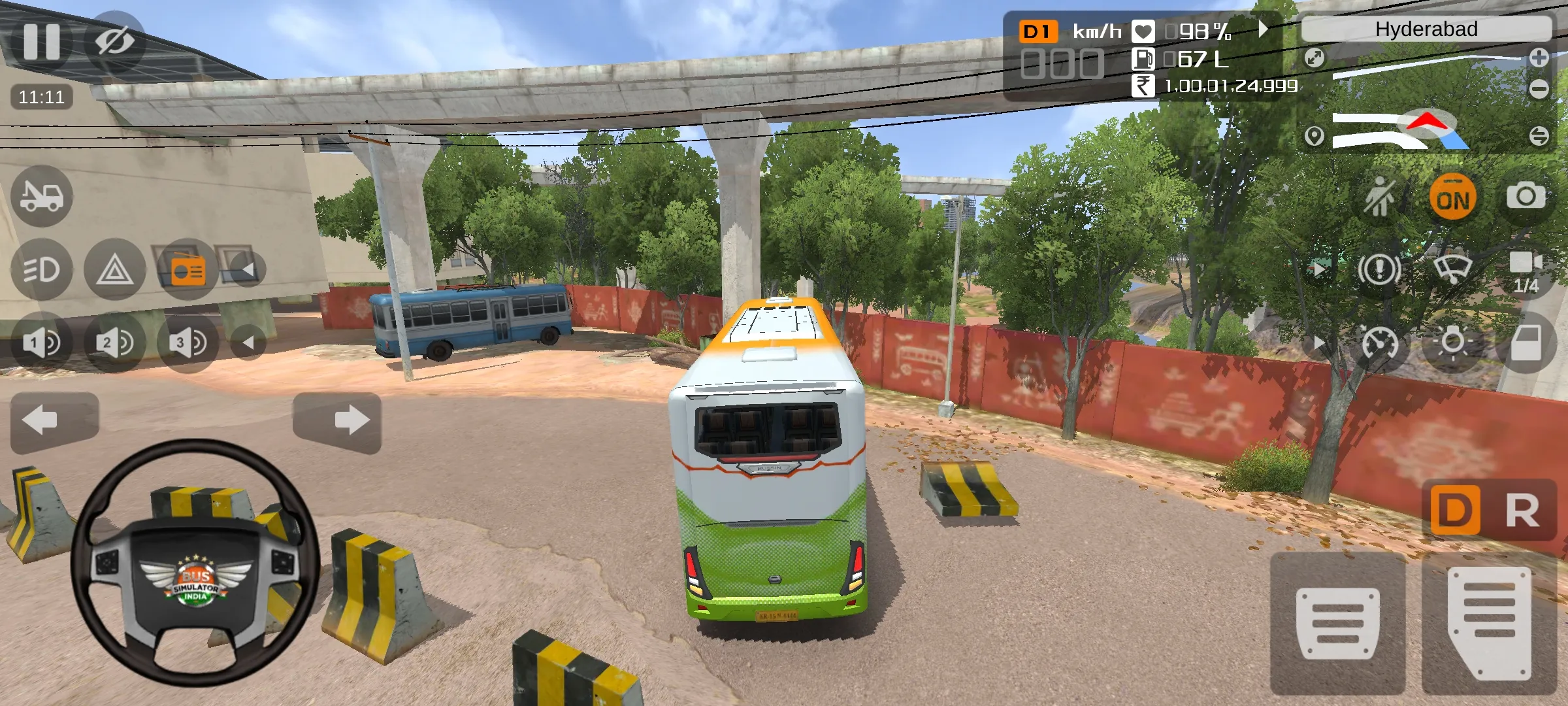Zoom out on the minimap
Screen dimensions: 1568x706
[1539, 88]
